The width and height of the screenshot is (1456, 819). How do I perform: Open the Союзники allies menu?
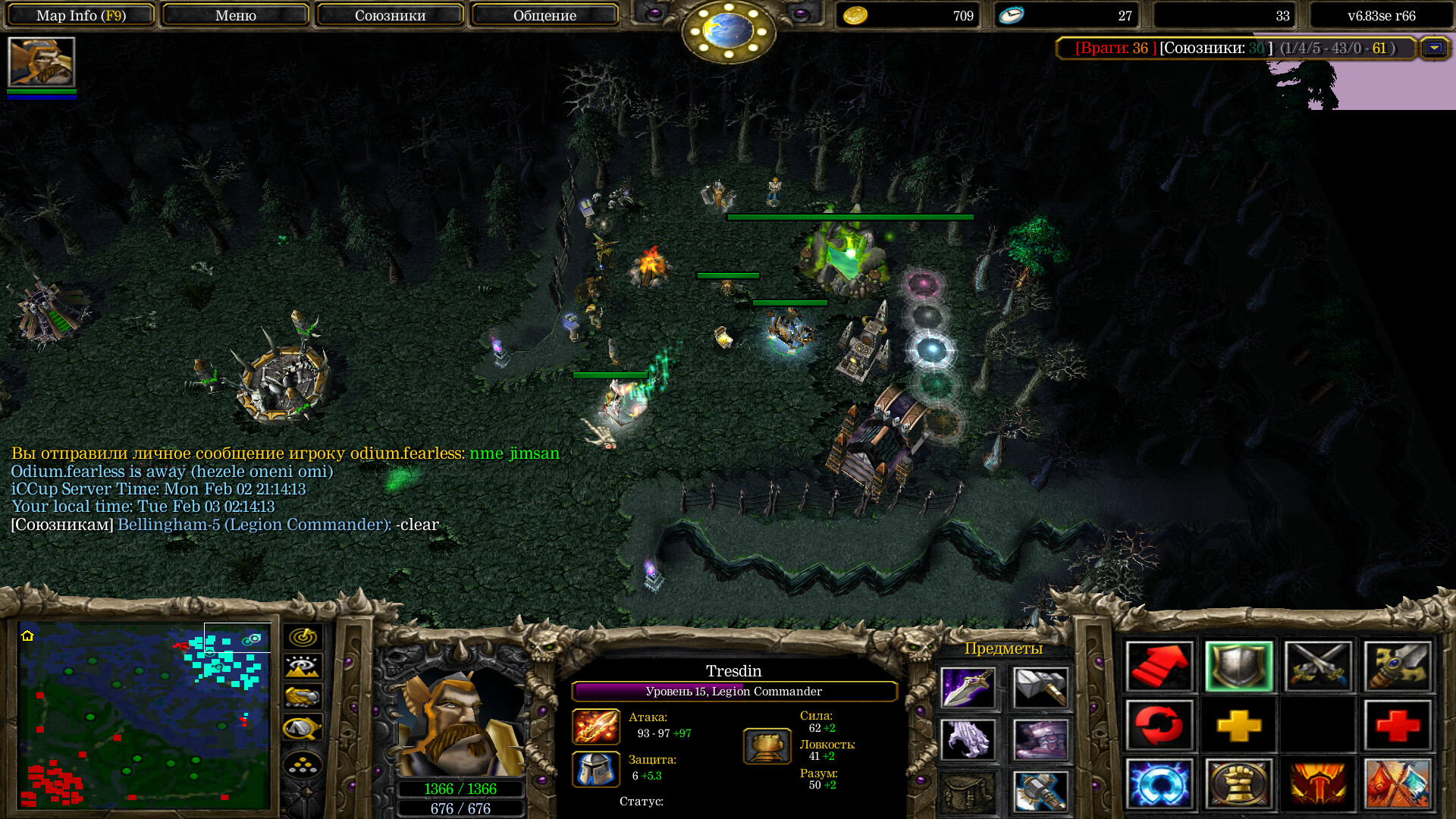point(390,15)
